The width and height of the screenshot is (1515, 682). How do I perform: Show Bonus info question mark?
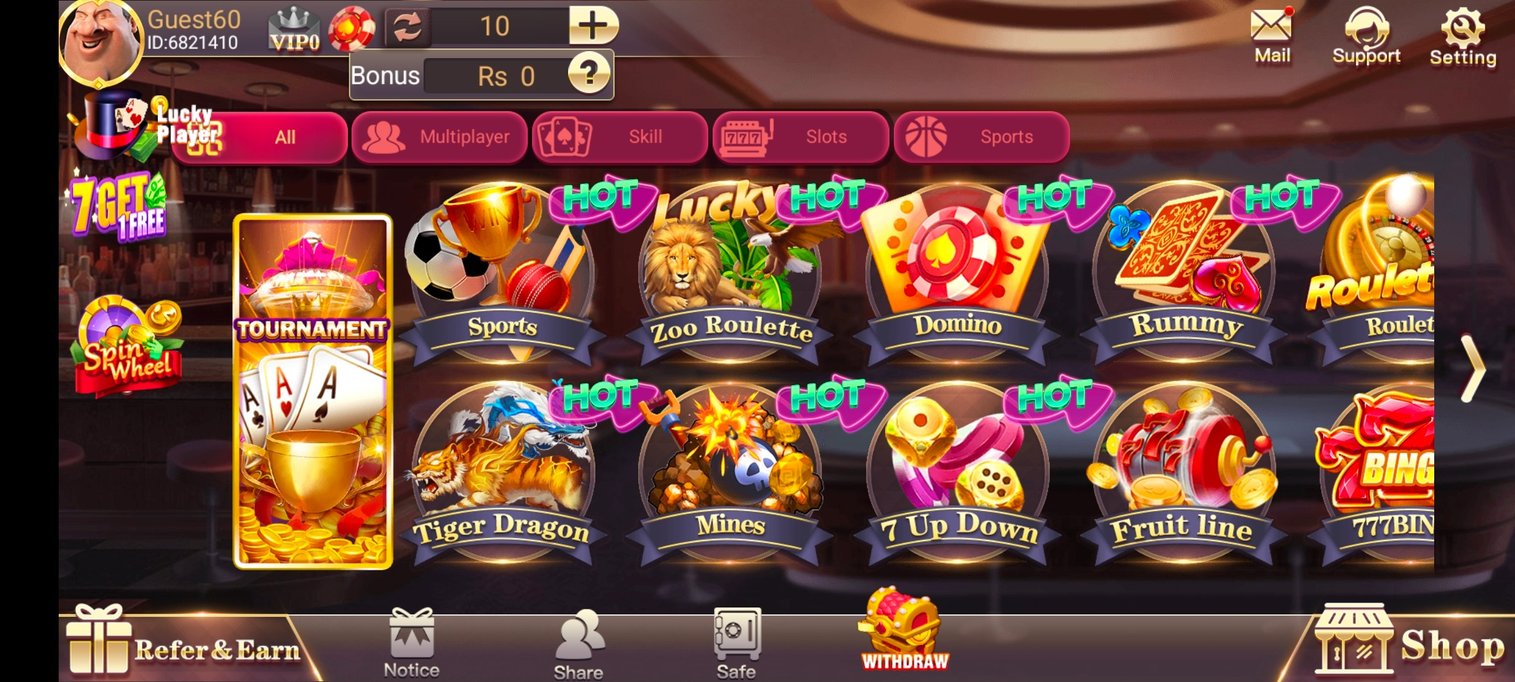click(589, 75)
